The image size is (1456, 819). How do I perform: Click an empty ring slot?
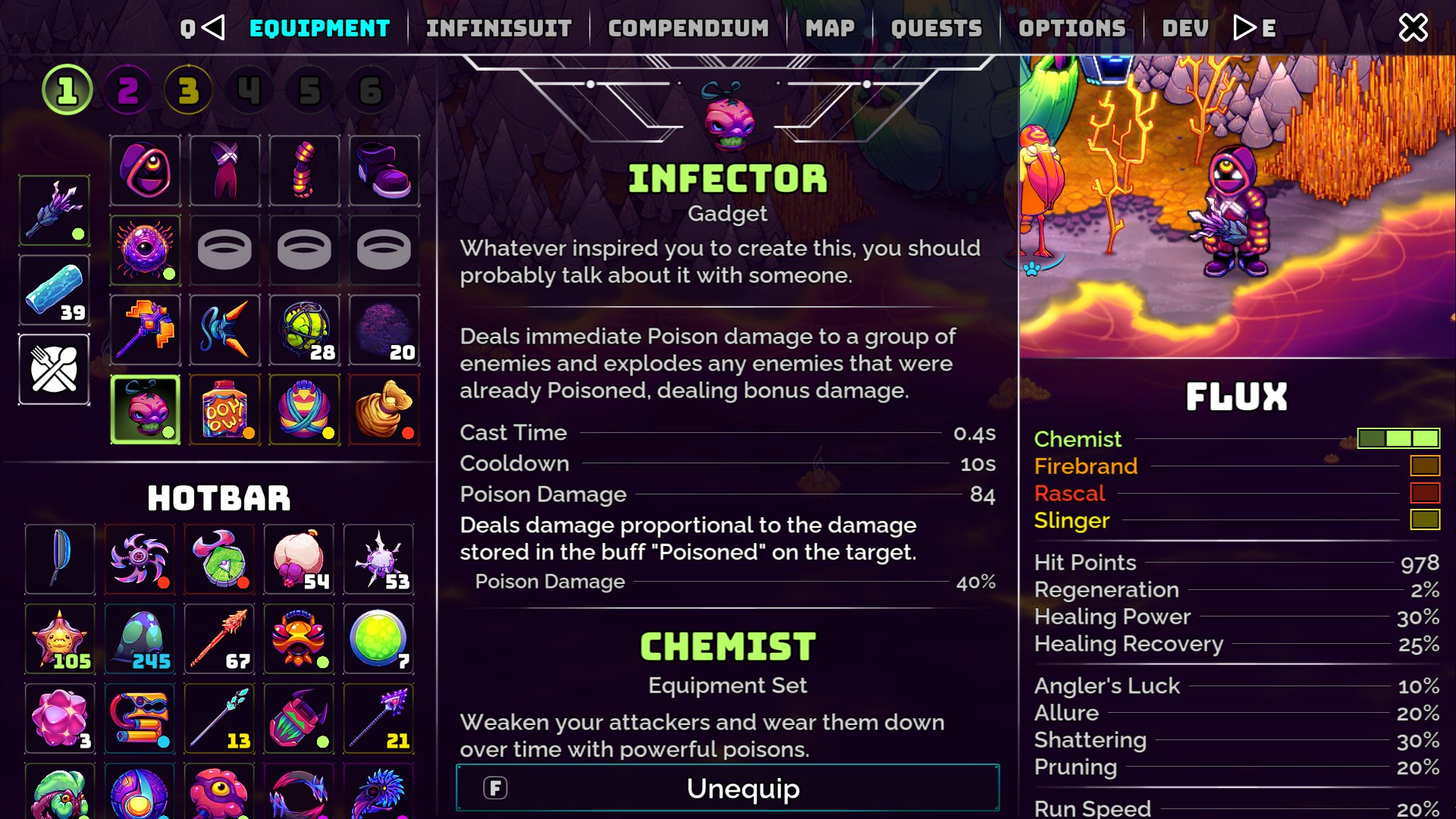[x=224, y=250]
